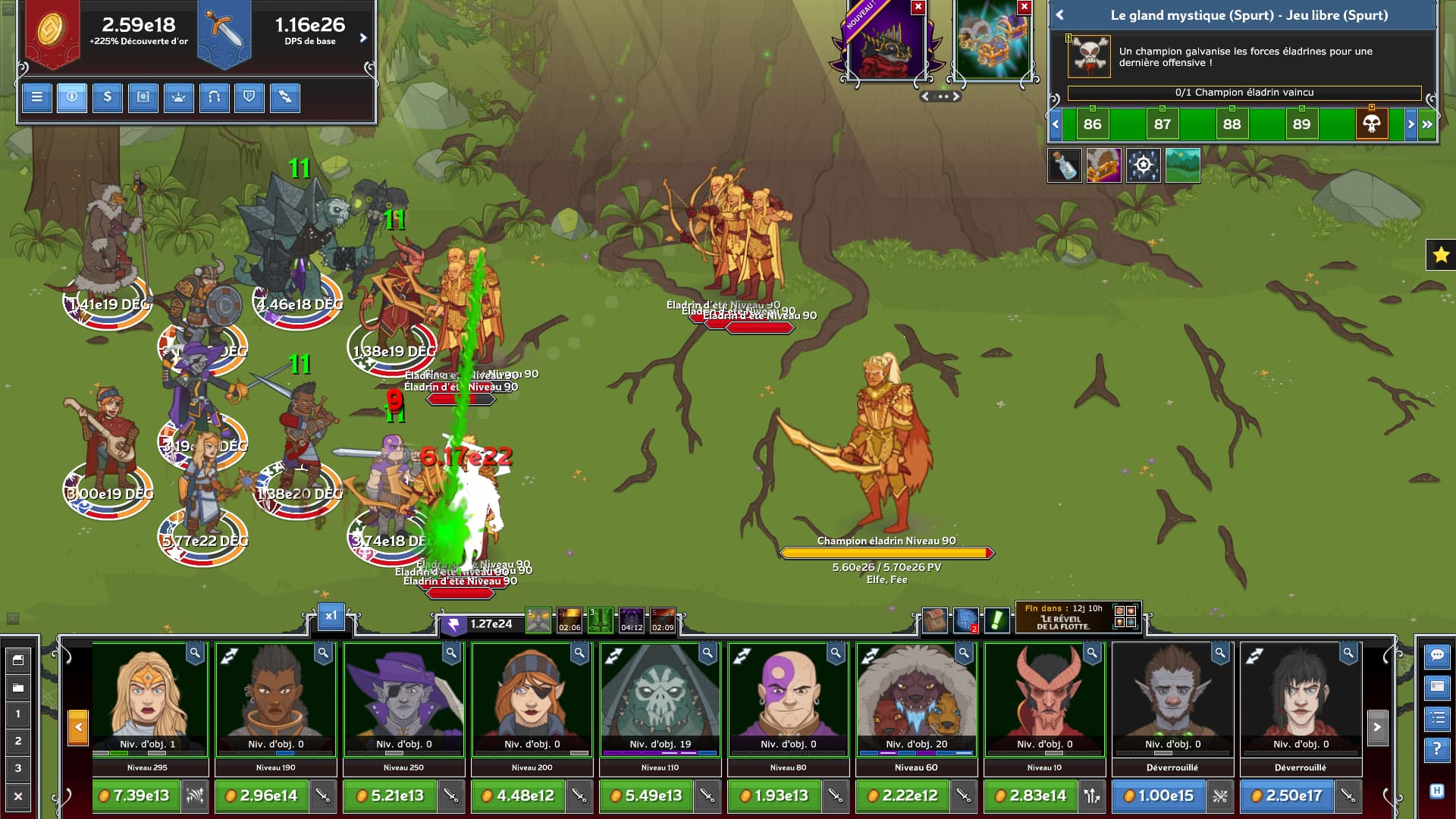
Task: Click the potion bottle buff icon
Action: [x=1064, y=165]
